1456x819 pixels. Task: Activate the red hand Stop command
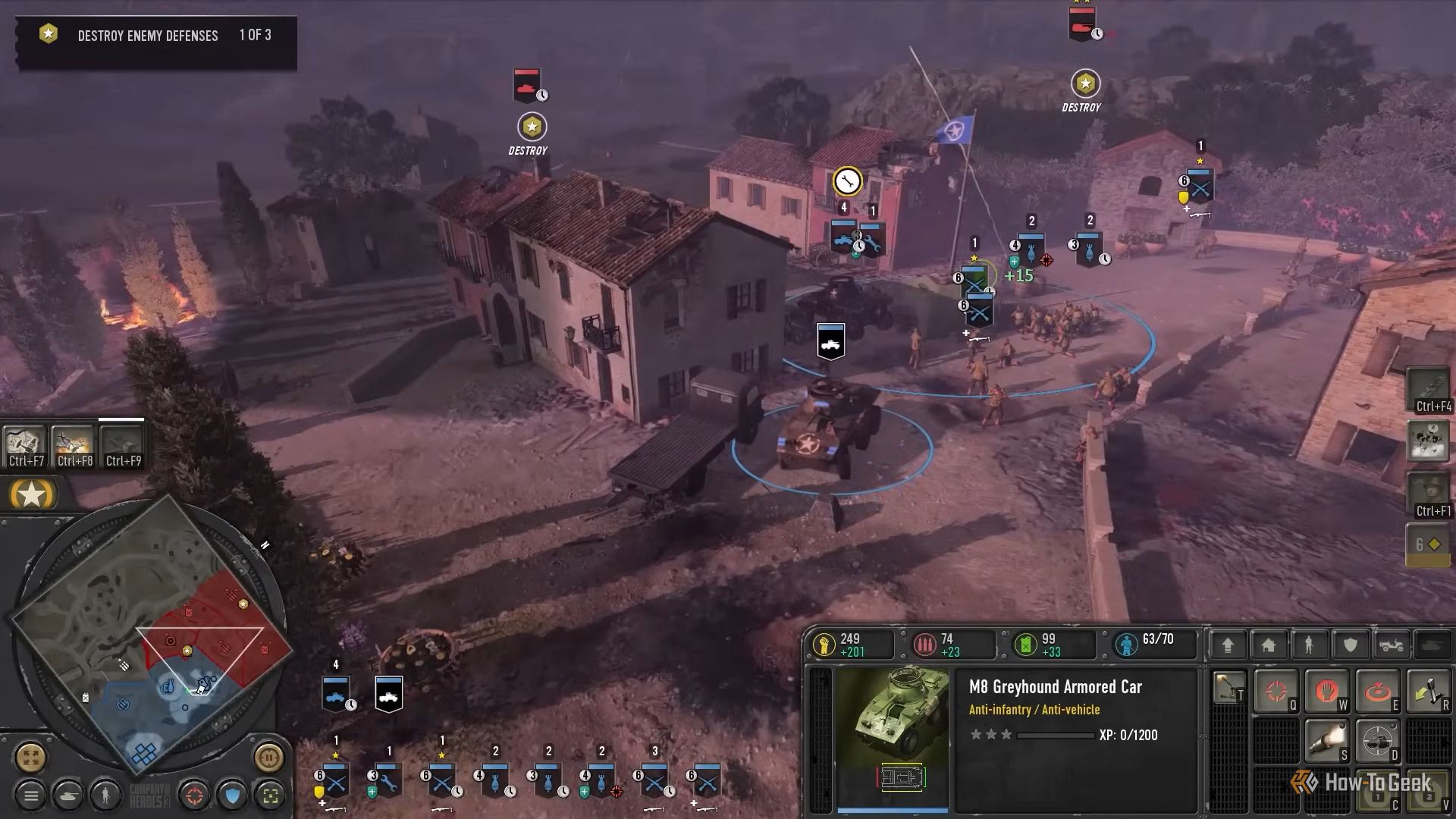[1326, 691]
